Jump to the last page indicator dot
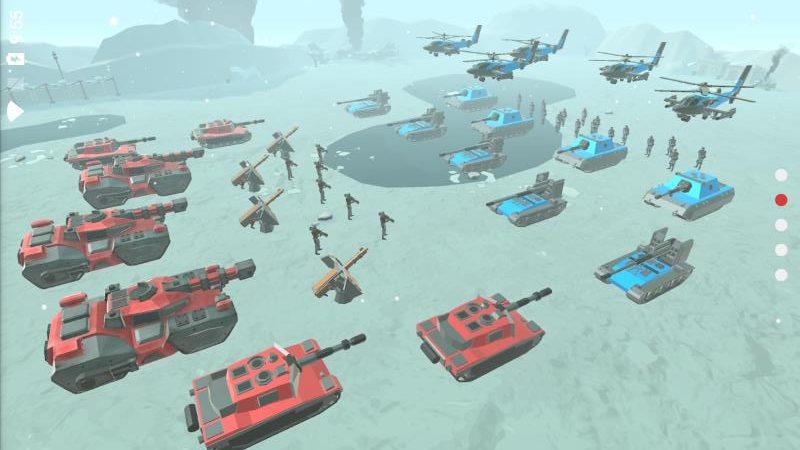The height and width of the screenshot is (450, 800). pos(781,274)
